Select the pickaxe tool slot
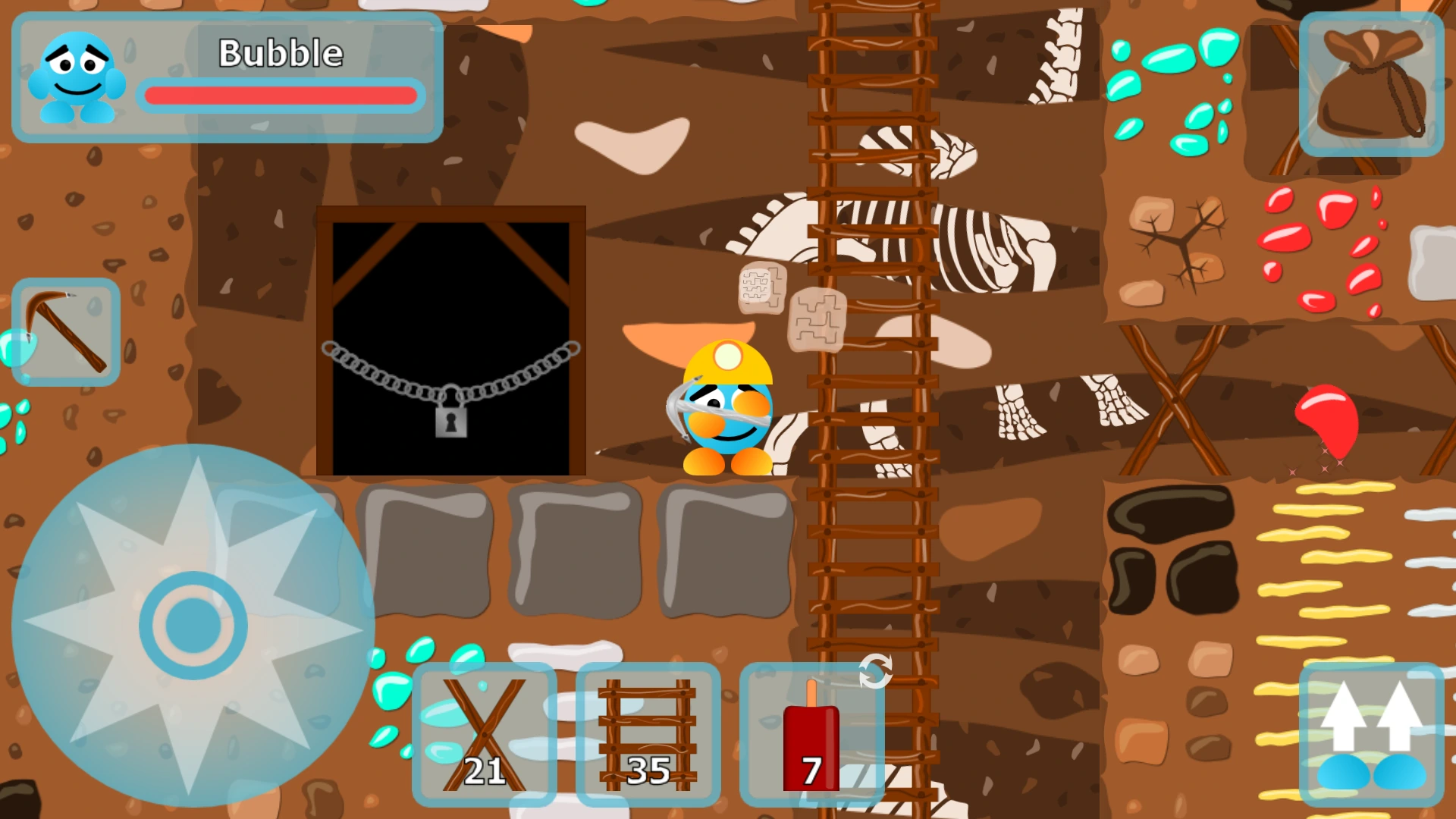Viewport: 1456px width, 819px height. pos(65,331)
